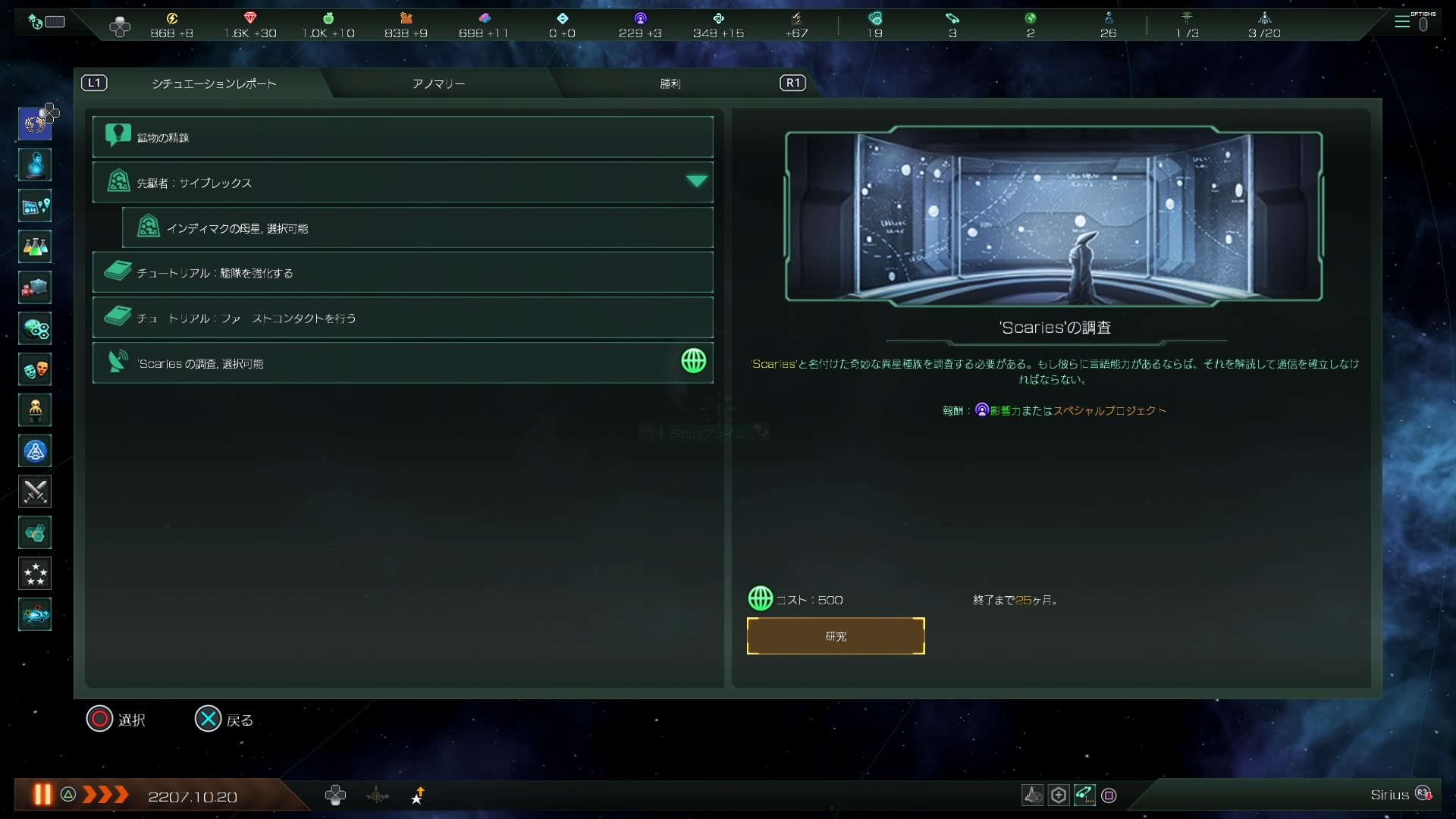
Task: Select the 鉱物の精錬 entry
Action: click(x=402, y=137)
